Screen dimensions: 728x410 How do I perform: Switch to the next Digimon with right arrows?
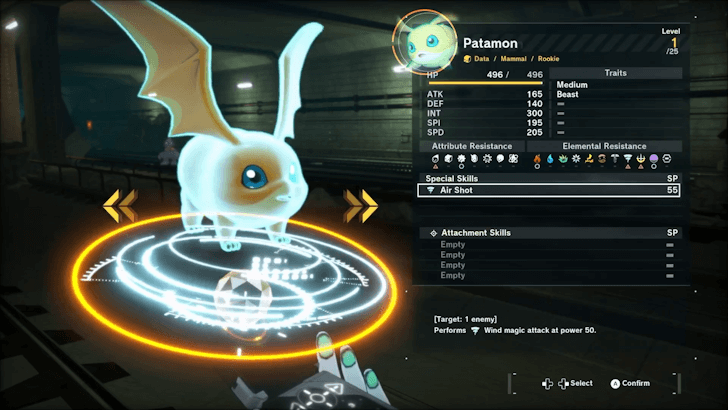[360, 206]
